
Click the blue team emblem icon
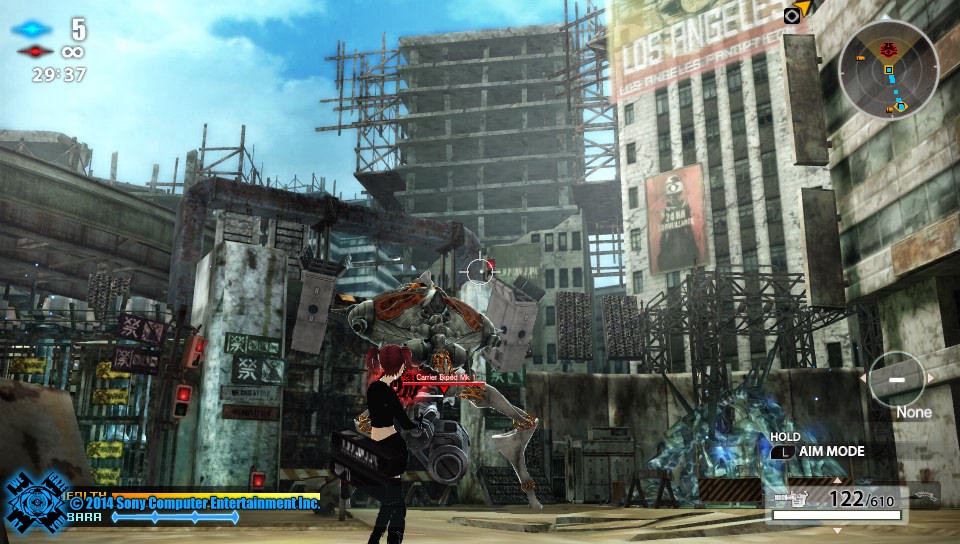[x=34, y=29]
